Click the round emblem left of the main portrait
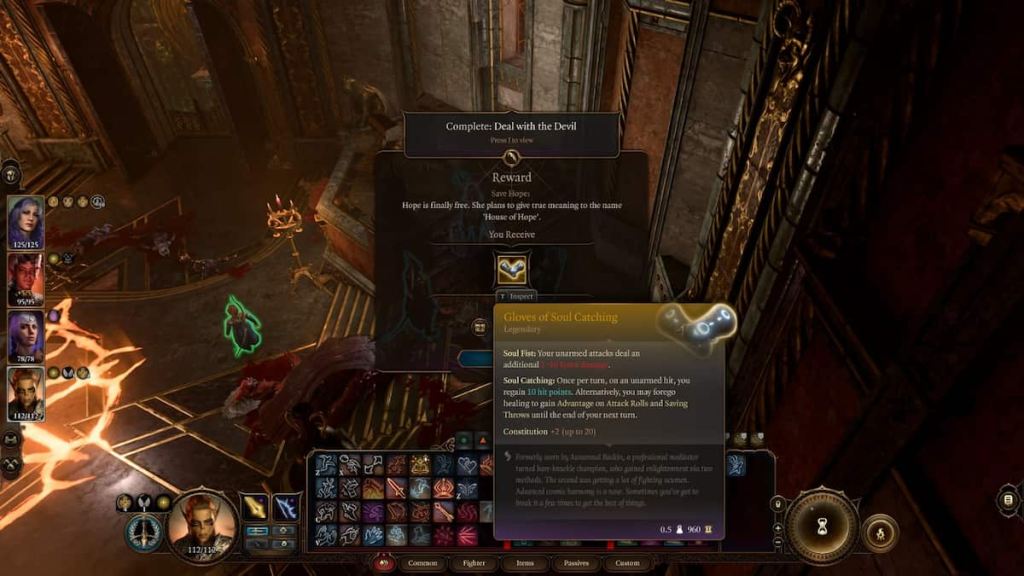The image size is (1024, 576). click(143, 531)
